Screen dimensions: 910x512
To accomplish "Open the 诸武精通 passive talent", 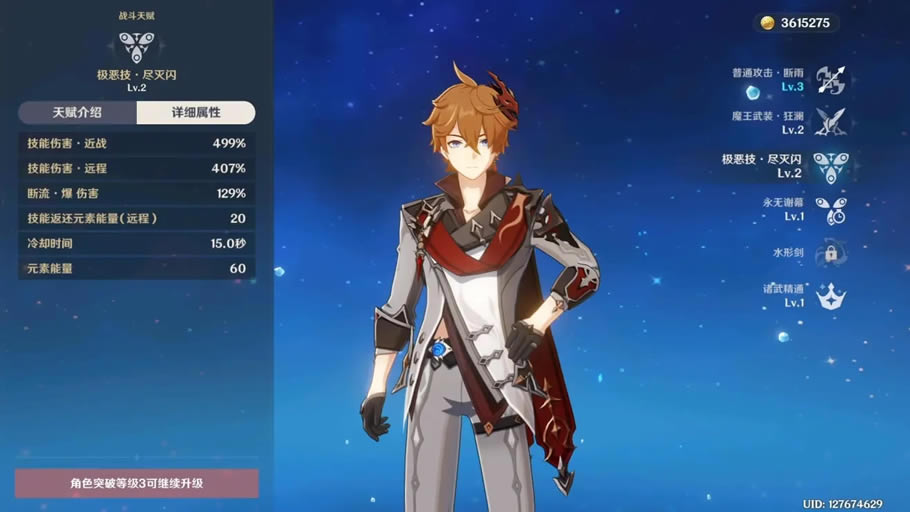I will (830, 296).
